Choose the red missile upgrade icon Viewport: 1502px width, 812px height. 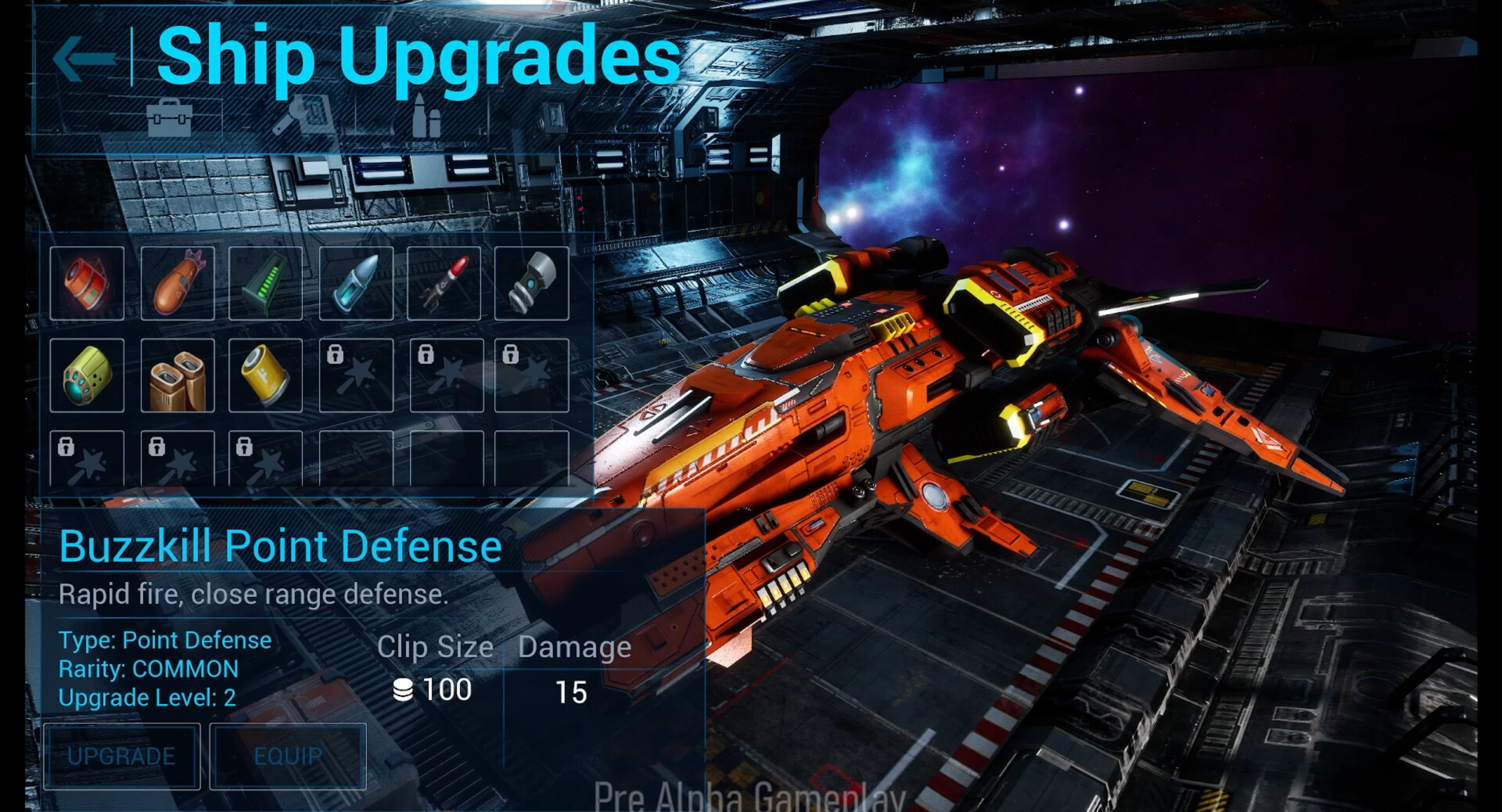444,283
